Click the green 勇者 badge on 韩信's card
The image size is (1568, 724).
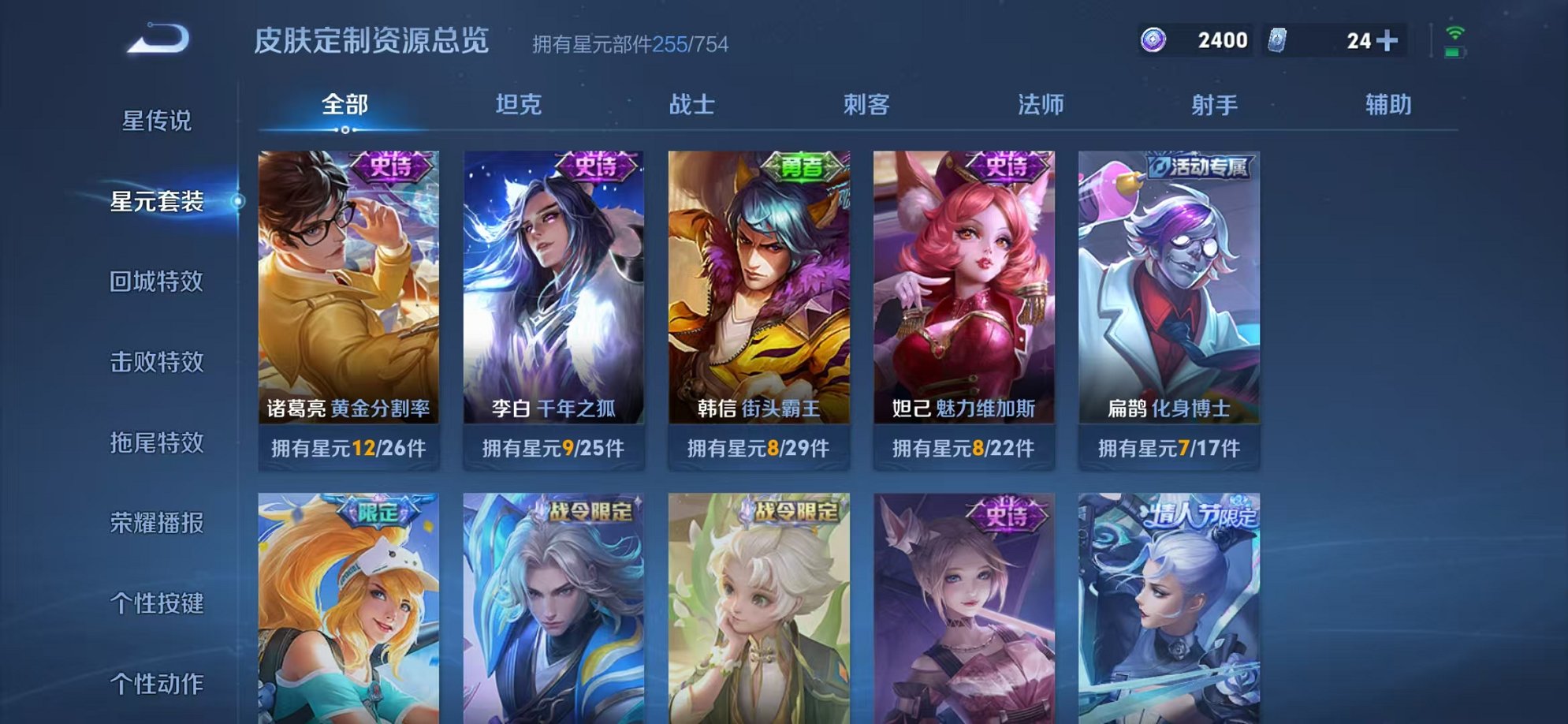click(x=802, y=166)
